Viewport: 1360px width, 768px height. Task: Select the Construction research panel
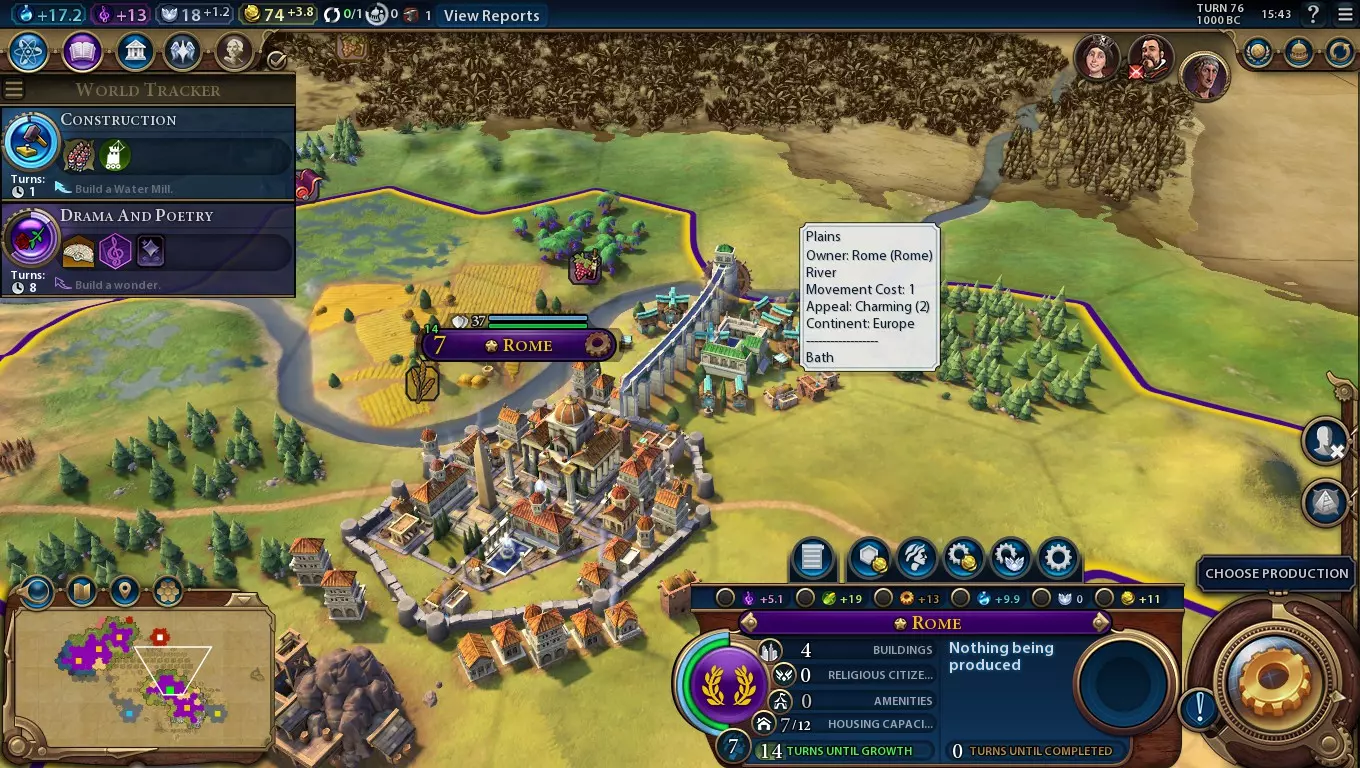pyautogui.click(x=148, y=153)
